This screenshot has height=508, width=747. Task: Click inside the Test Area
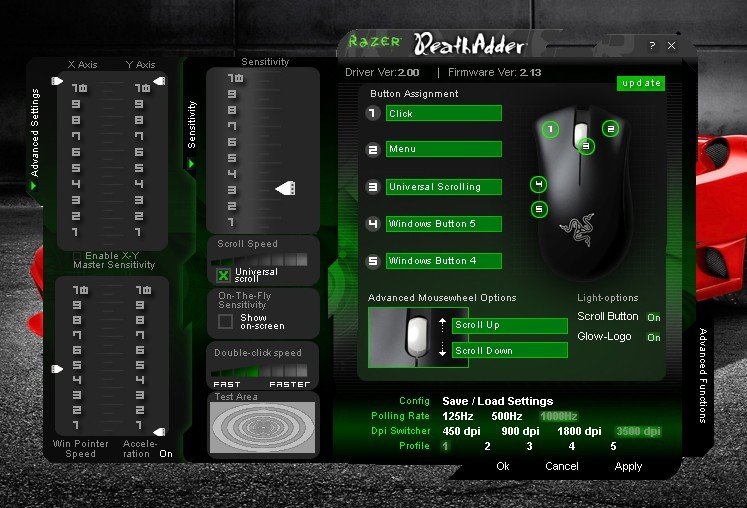tap(262, 427)
